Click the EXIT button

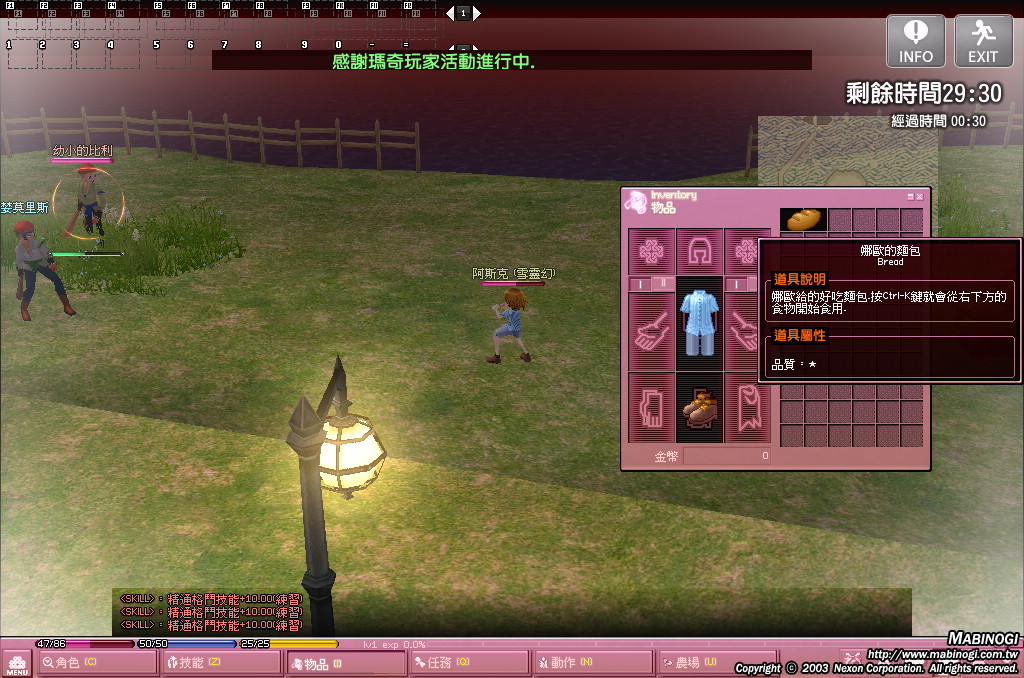pyautogui.click(x=983, y=41)
